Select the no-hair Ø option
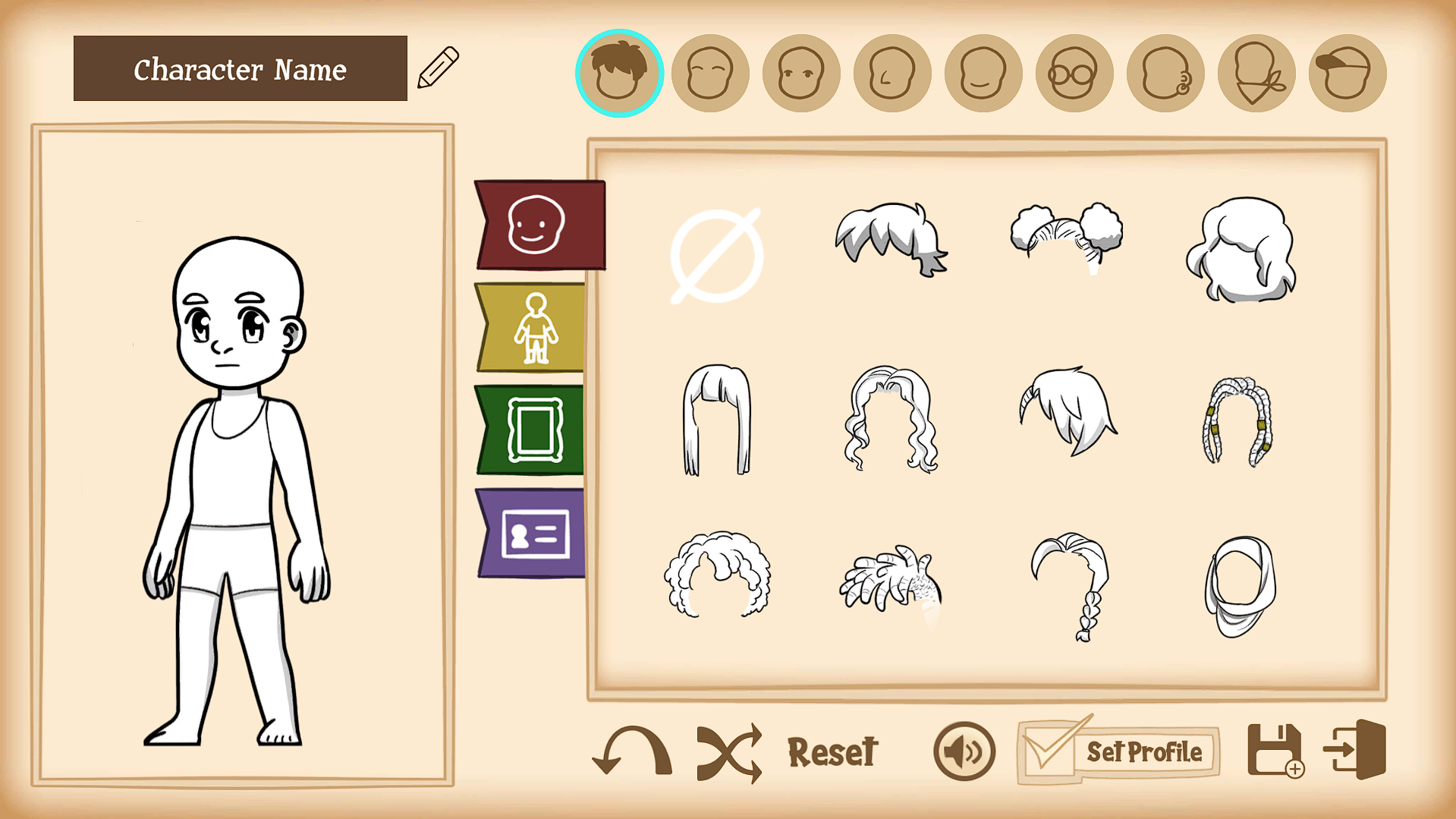 coord(715,254)
